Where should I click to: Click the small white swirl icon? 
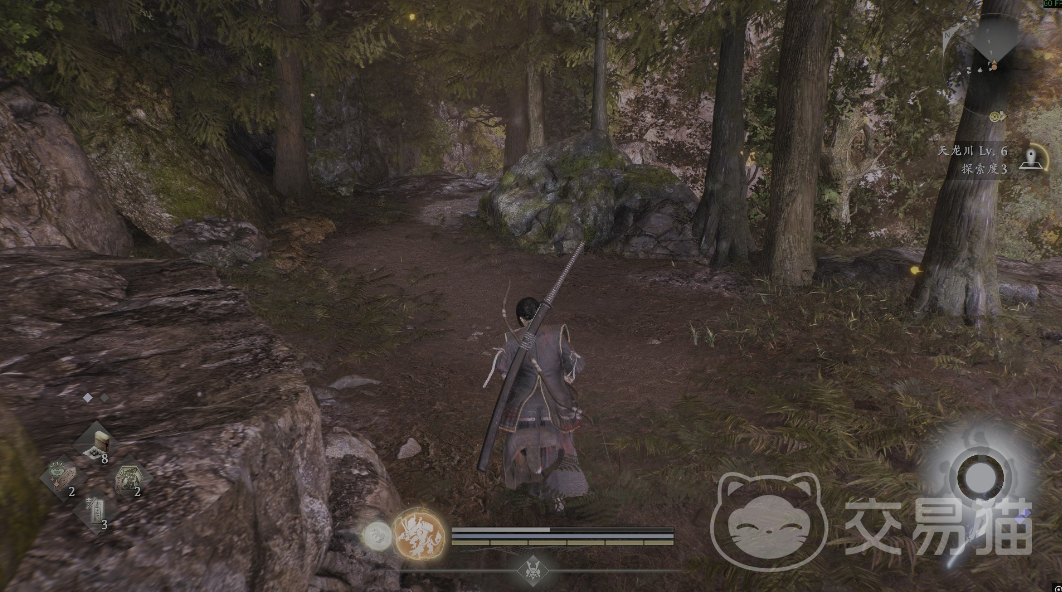point(377,537)
